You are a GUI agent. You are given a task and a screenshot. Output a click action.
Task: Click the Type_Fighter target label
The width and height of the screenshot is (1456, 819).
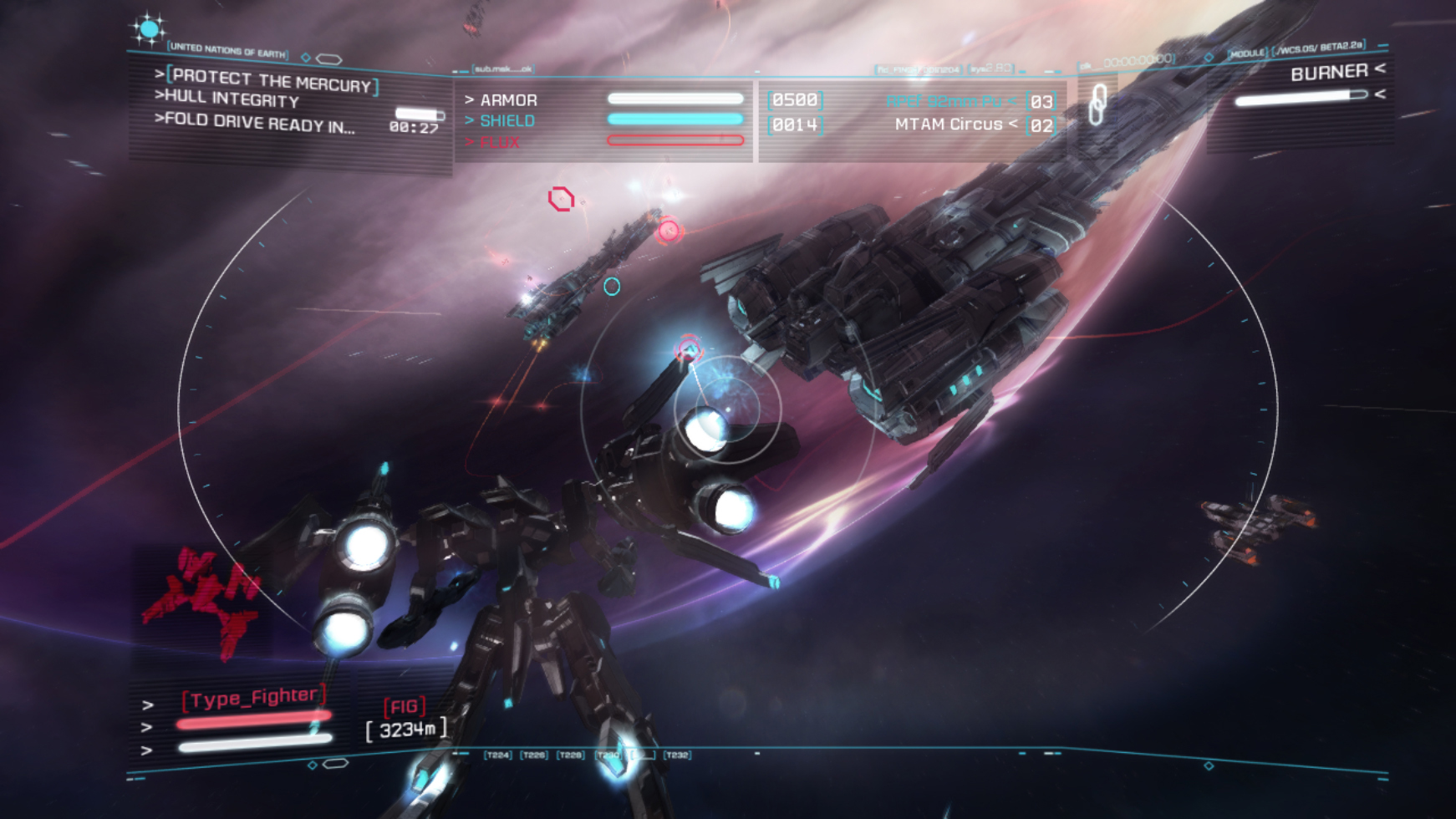[x=253, y=697]
